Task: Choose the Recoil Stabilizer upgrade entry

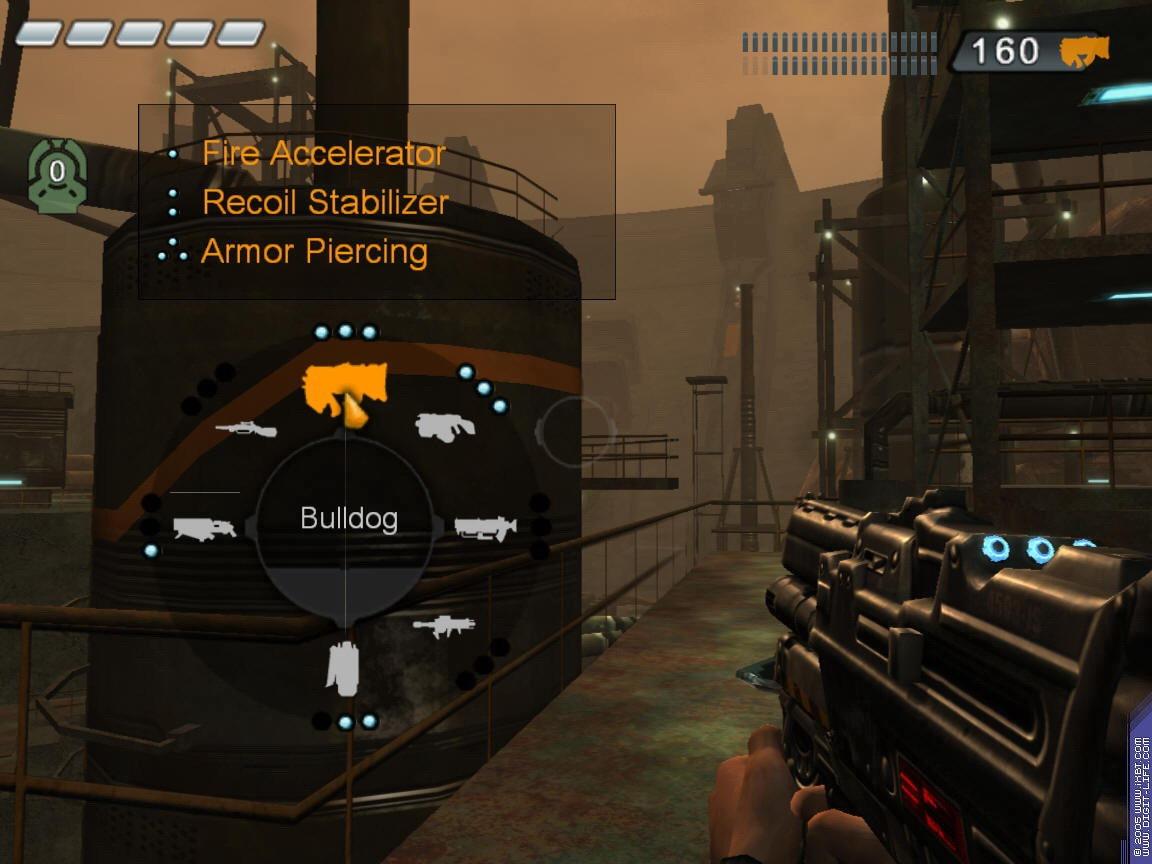Action: pyautogui.click(x=325, y=202)
